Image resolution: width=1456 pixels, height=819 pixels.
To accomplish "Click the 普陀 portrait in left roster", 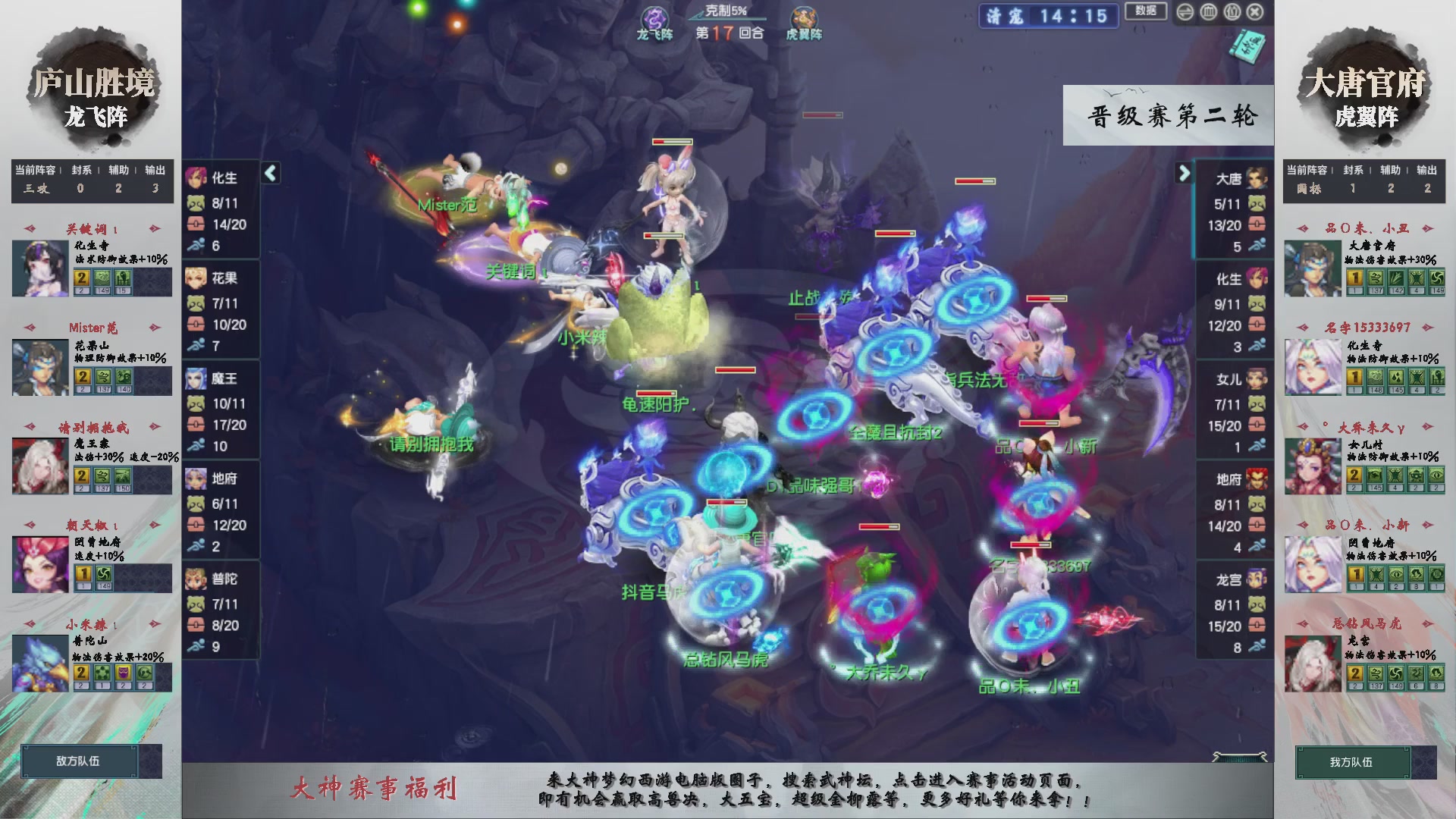I will tap(196, 578).
